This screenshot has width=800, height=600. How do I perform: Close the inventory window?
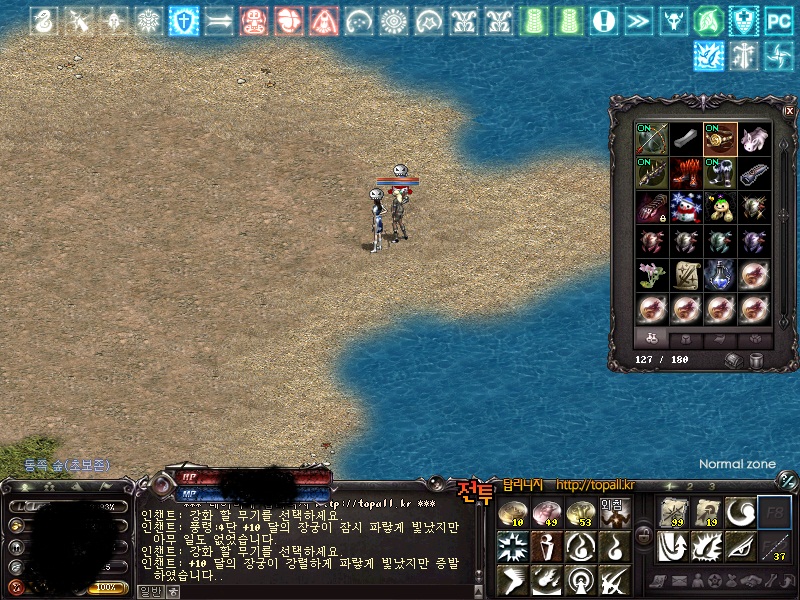[789, 110]
